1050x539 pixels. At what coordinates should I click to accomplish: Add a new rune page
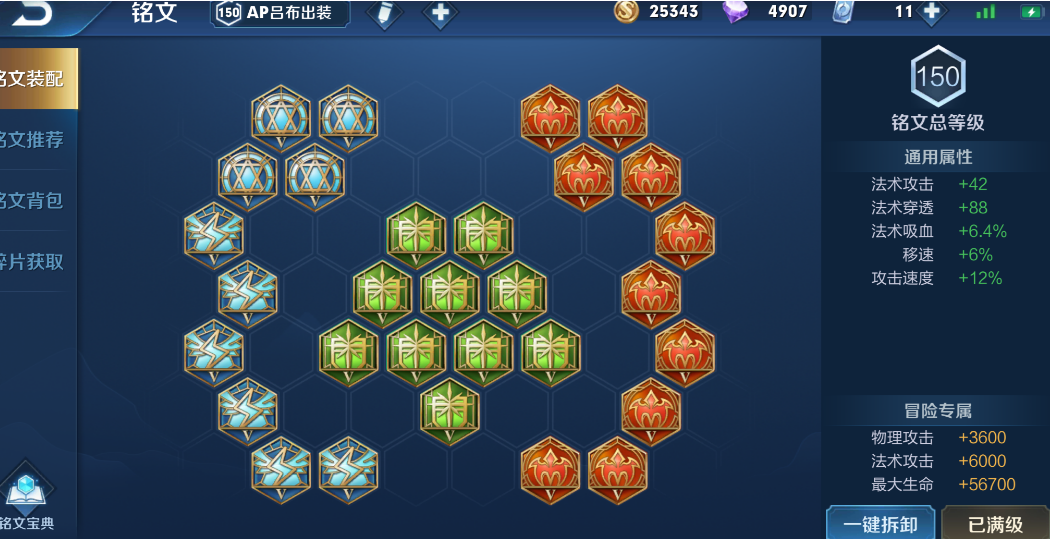pos(439,13)
